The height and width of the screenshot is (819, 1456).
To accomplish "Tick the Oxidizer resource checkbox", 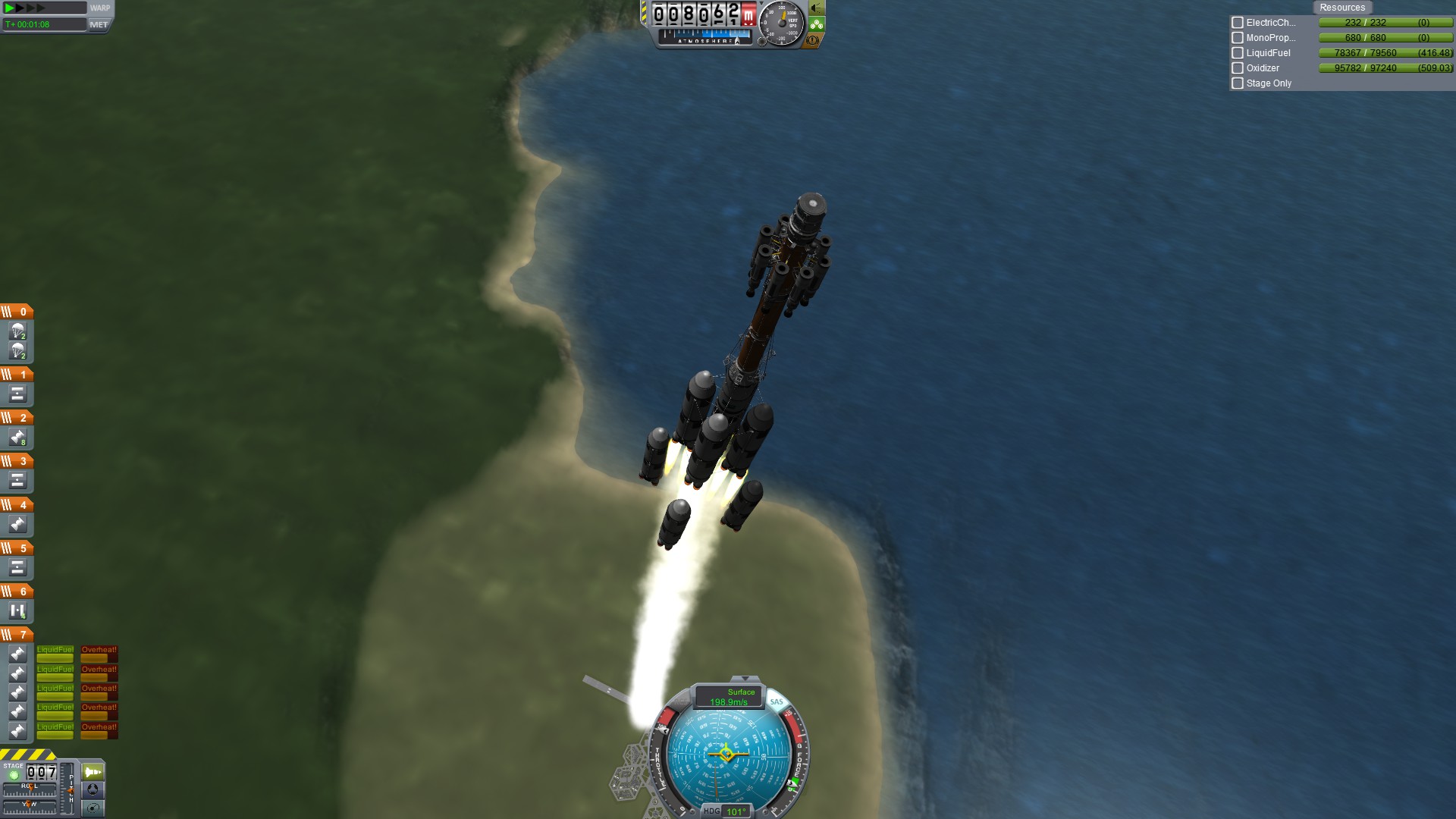I will [x=1238, y=68].
